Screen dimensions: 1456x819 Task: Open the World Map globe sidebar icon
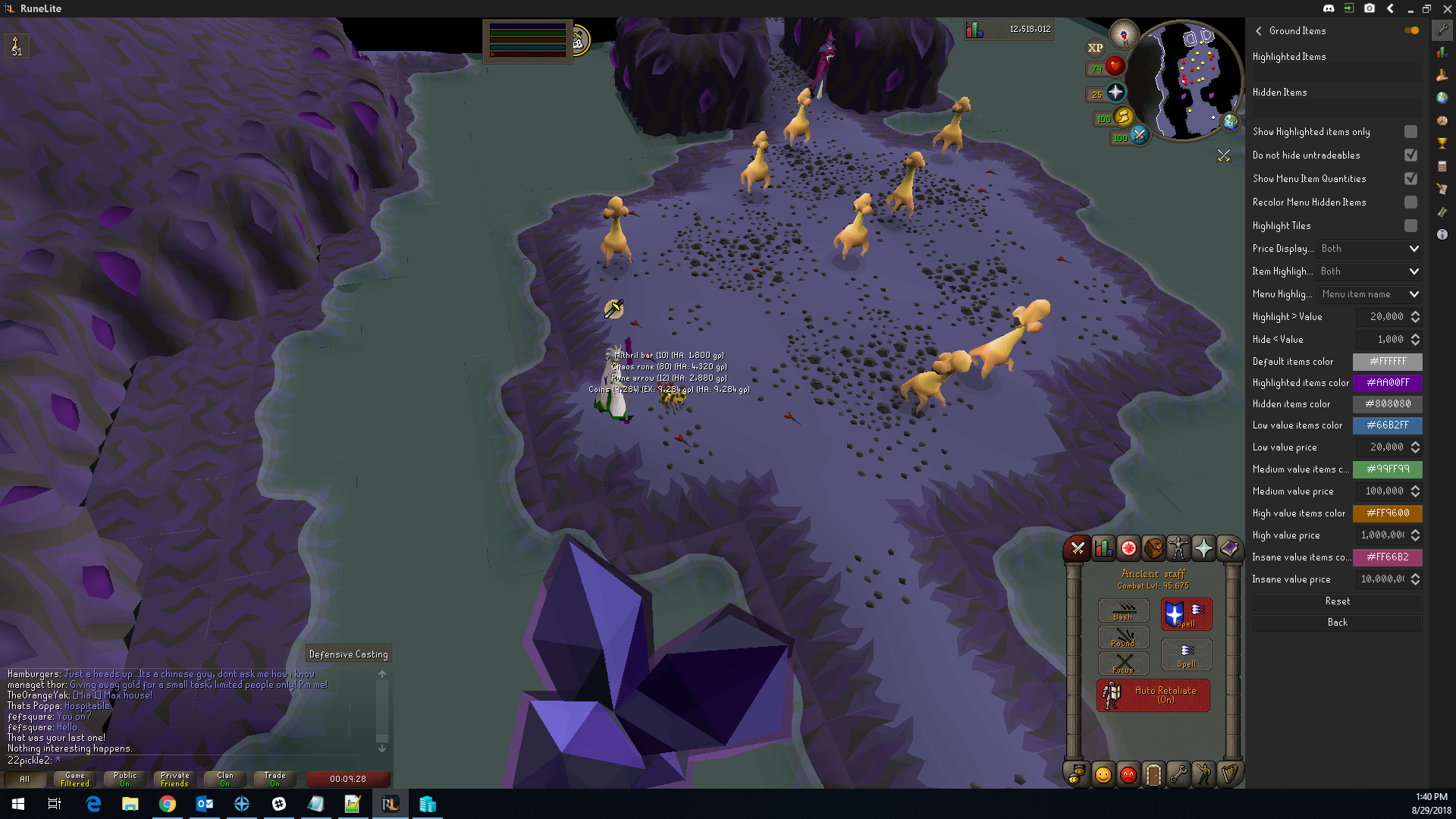[x=1443, y=98]
